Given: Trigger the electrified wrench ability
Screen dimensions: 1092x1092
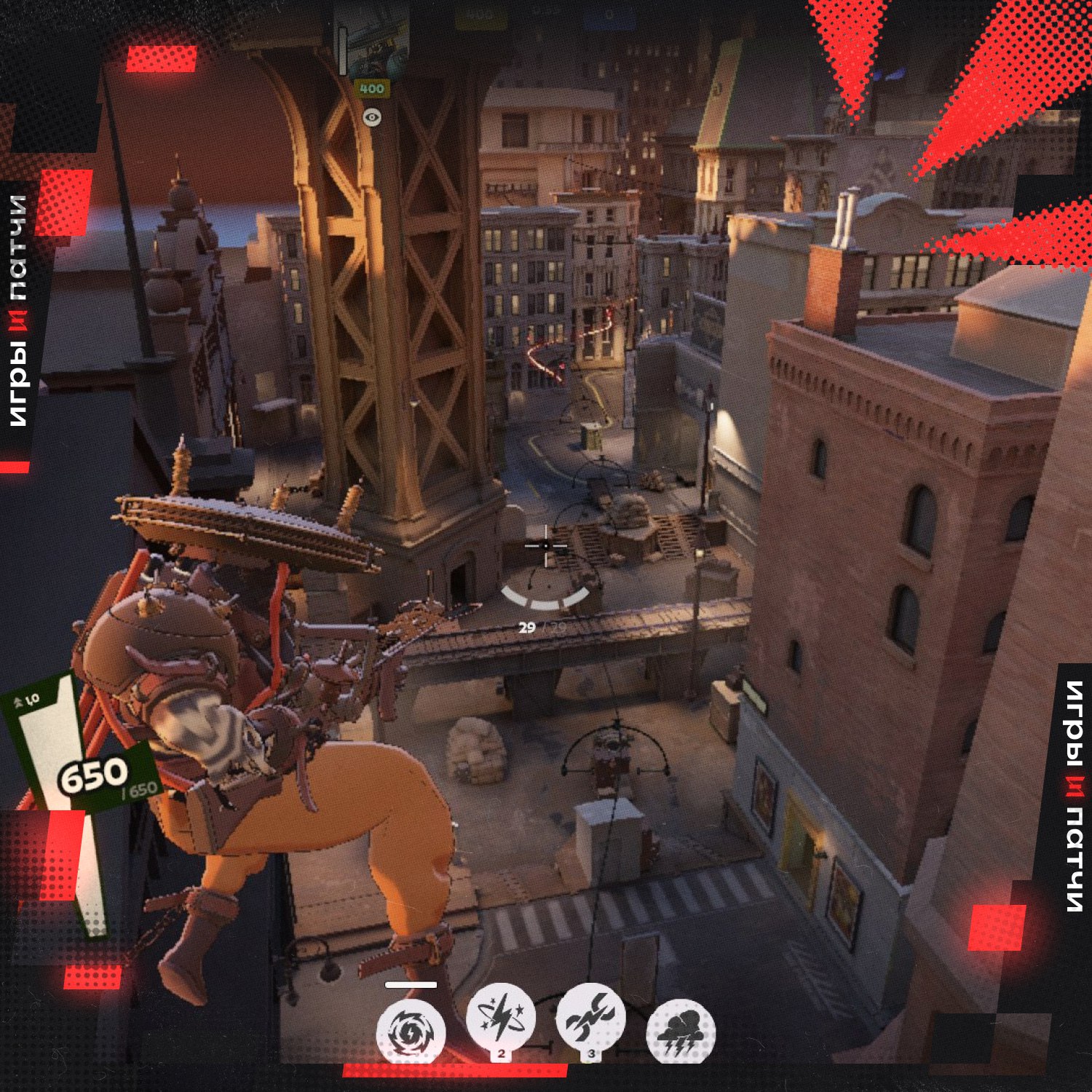Looking at the screenshot, I should pyautogui.click(x=590, y=1018).
